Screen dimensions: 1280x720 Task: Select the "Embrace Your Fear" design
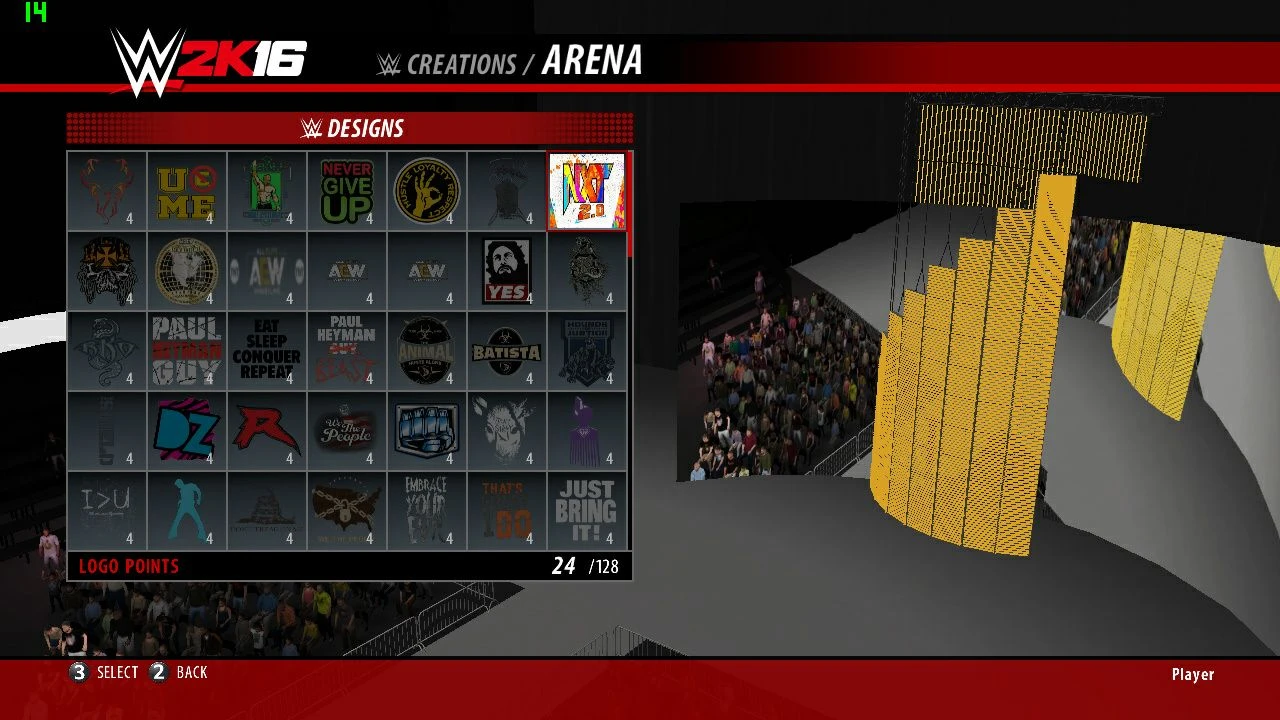coord(427,512)
